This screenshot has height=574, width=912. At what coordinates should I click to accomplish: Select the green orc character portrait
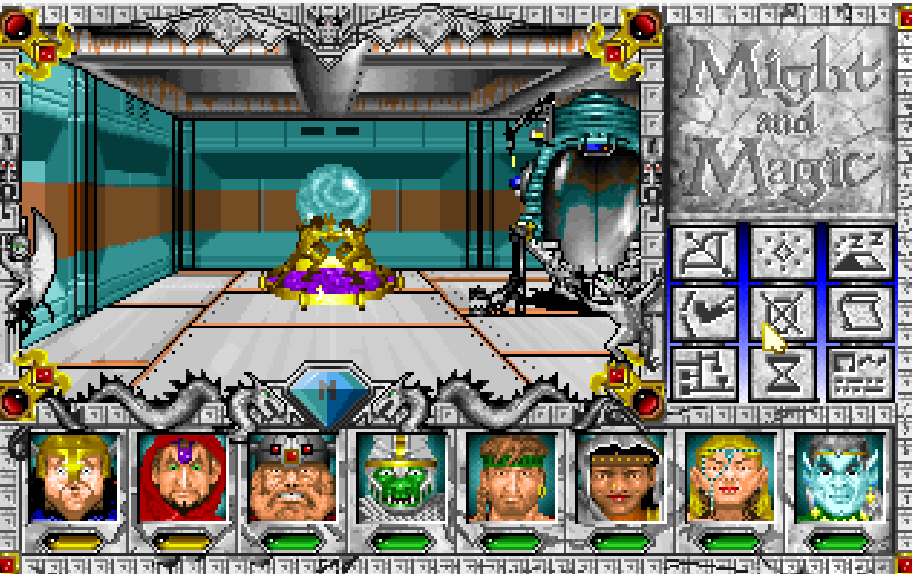(401, 477)
